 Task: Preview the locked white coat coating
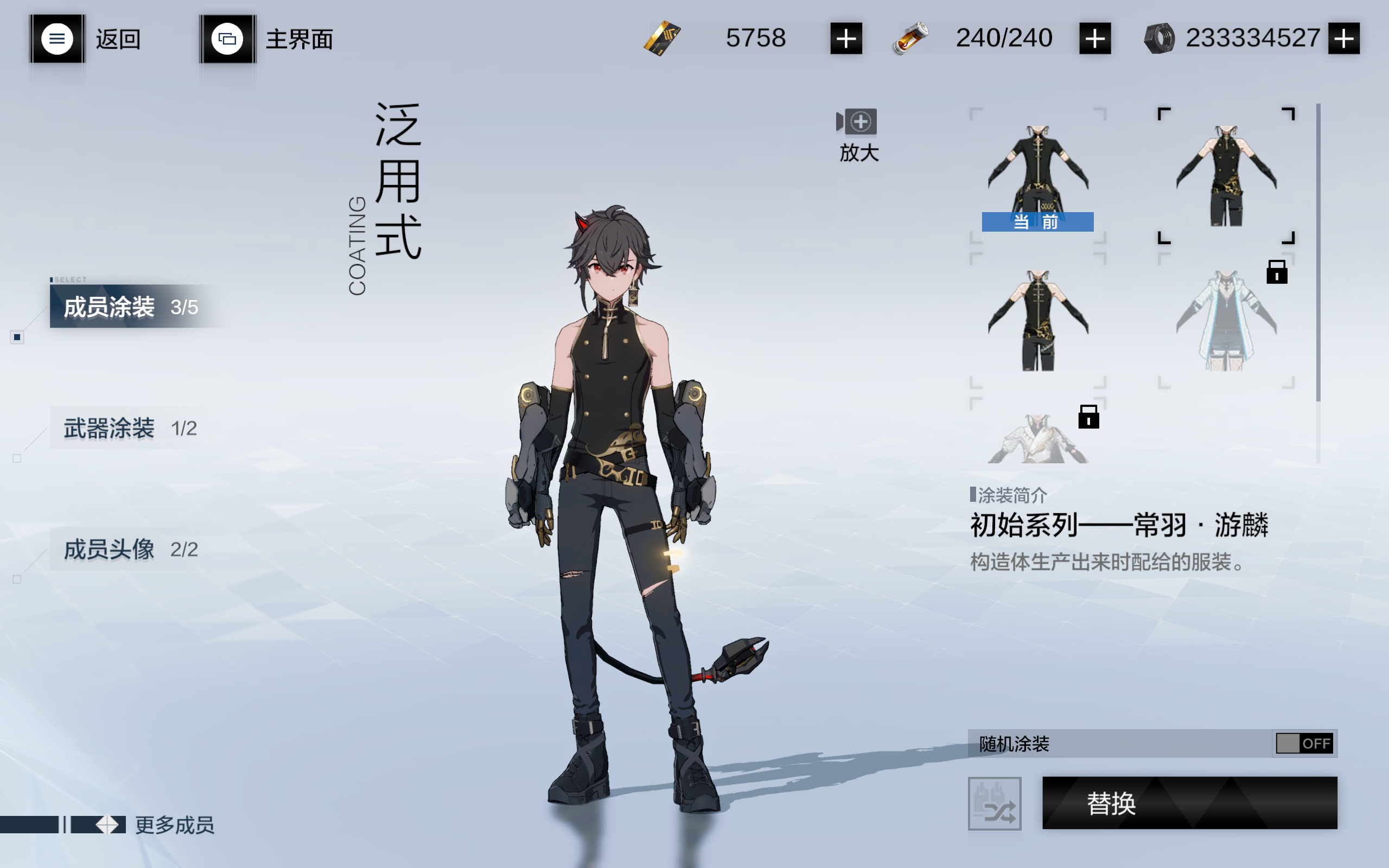pos(1226,320)
